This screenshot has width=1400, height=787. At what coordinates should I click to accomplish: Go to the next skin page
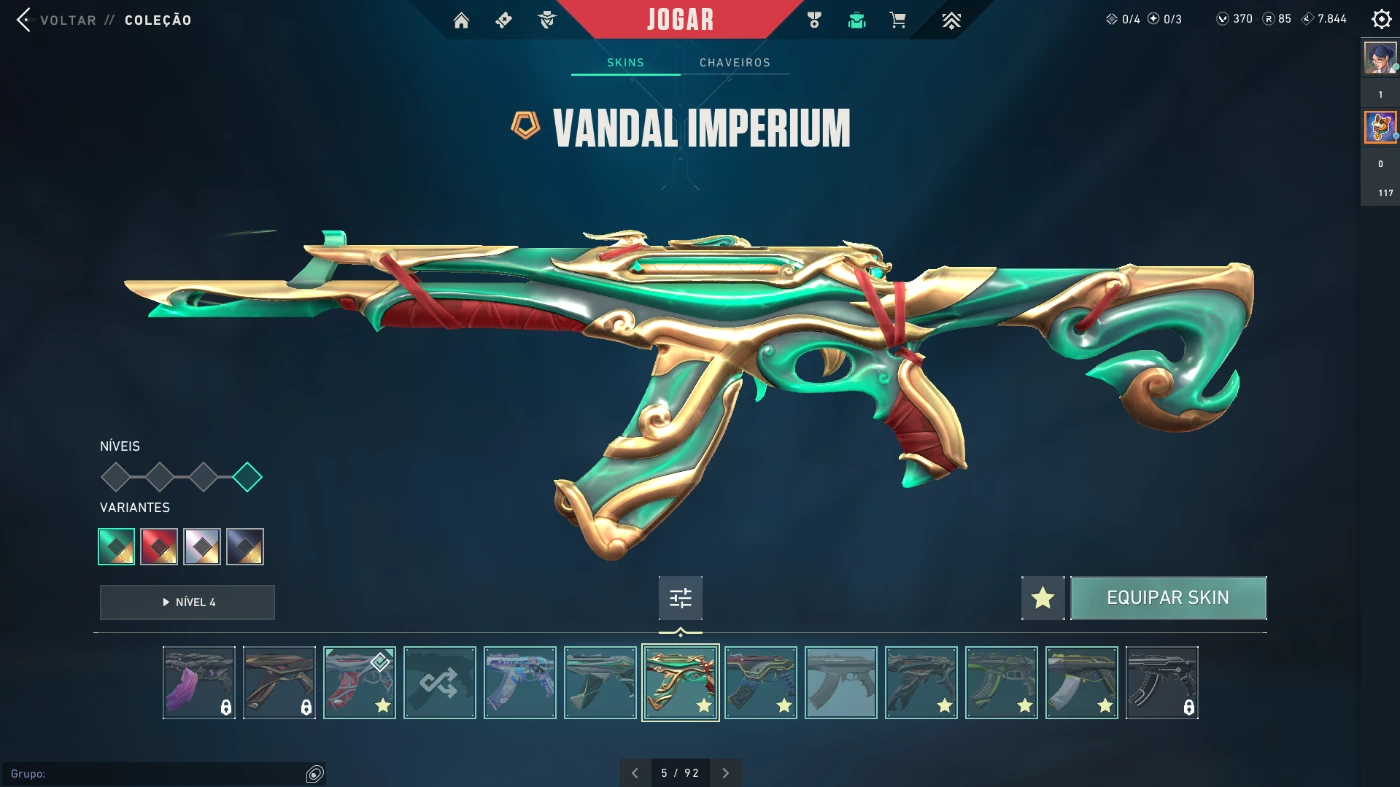coord(726,773)
